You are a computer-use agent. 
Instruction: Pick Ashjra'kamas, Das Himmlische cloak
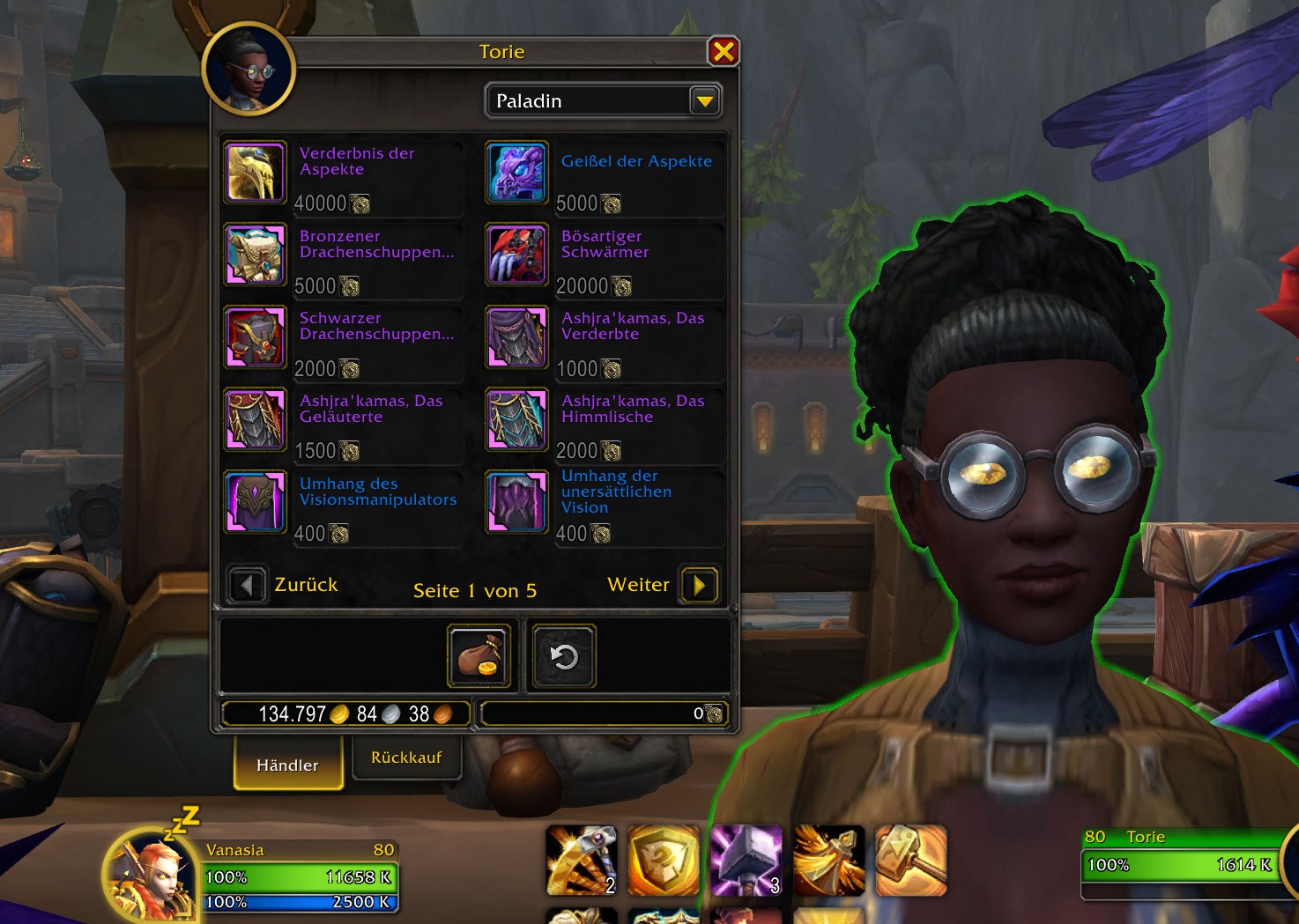pos(517,420)
